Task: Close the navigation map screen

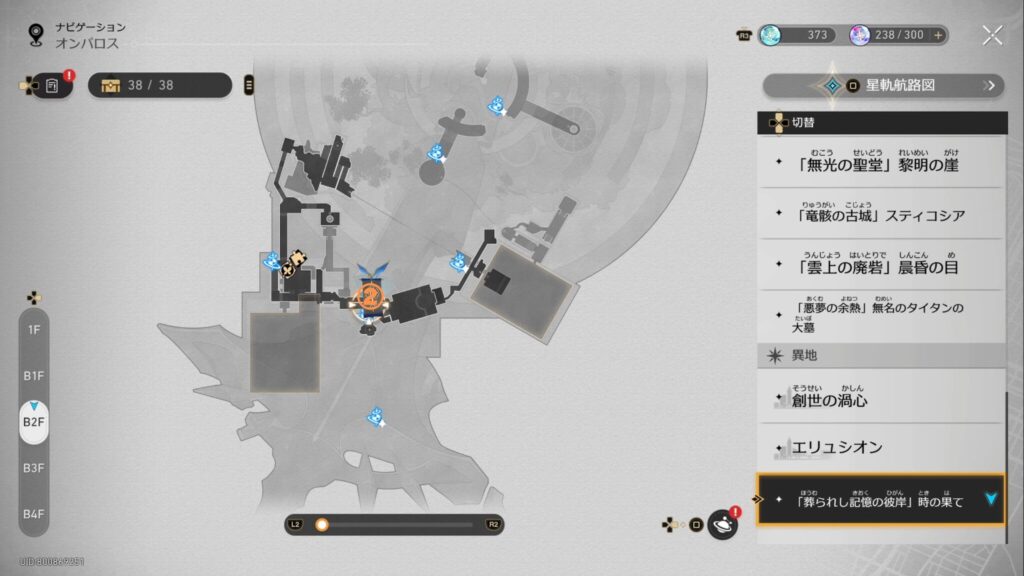Action: 992,36
